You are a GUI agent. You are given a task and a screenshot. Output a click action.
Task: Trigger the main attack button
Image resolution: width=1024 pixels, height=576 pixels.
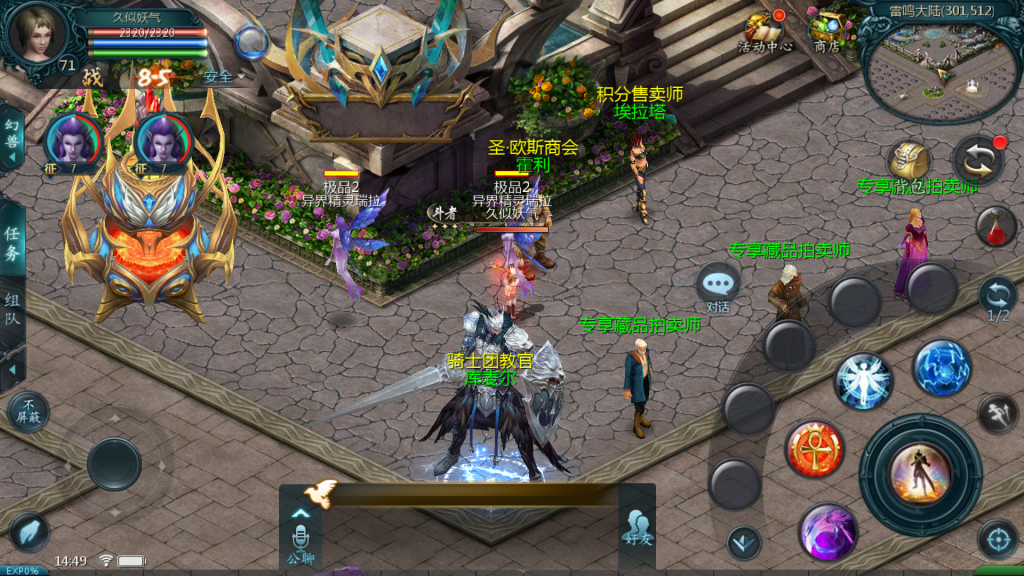[920, 473]
